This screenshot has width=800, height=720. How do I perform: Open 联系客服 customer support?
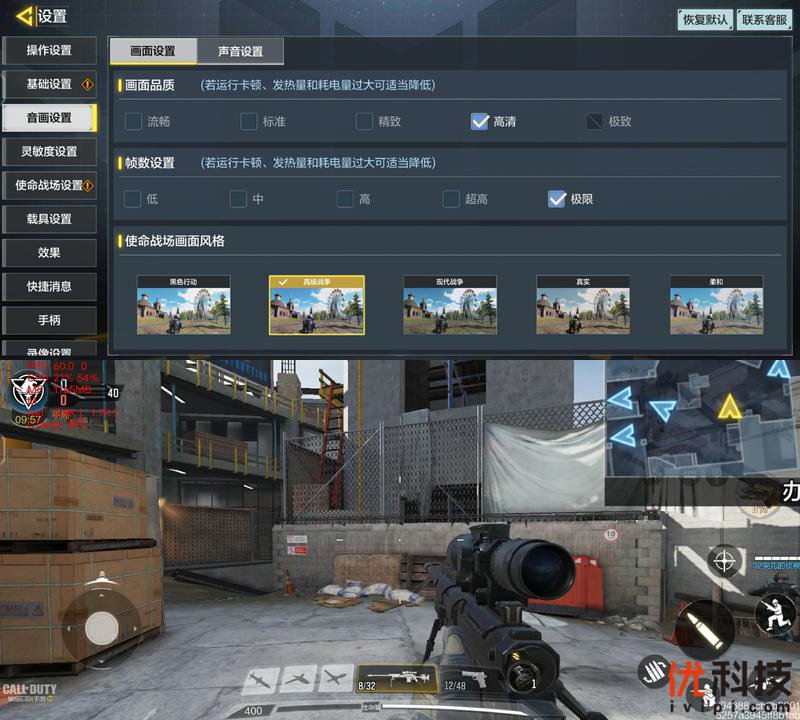click(765, 19)
